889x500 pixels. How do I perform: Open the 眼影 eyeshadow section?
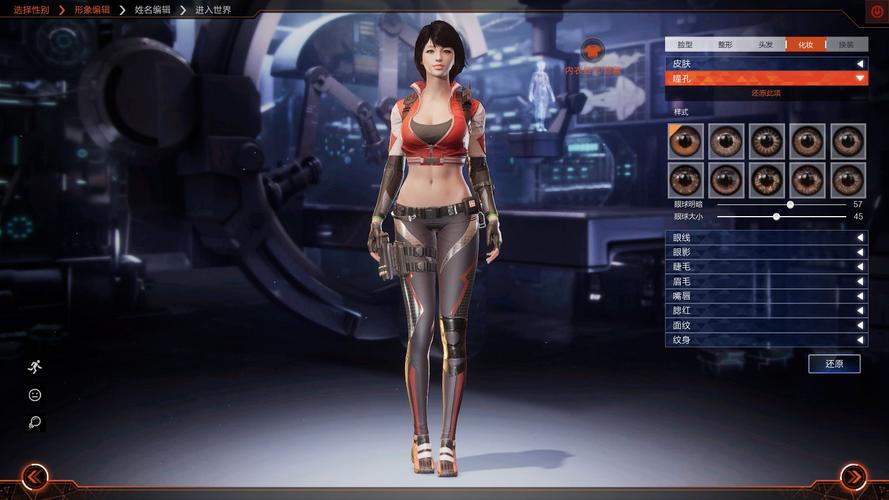766,252
